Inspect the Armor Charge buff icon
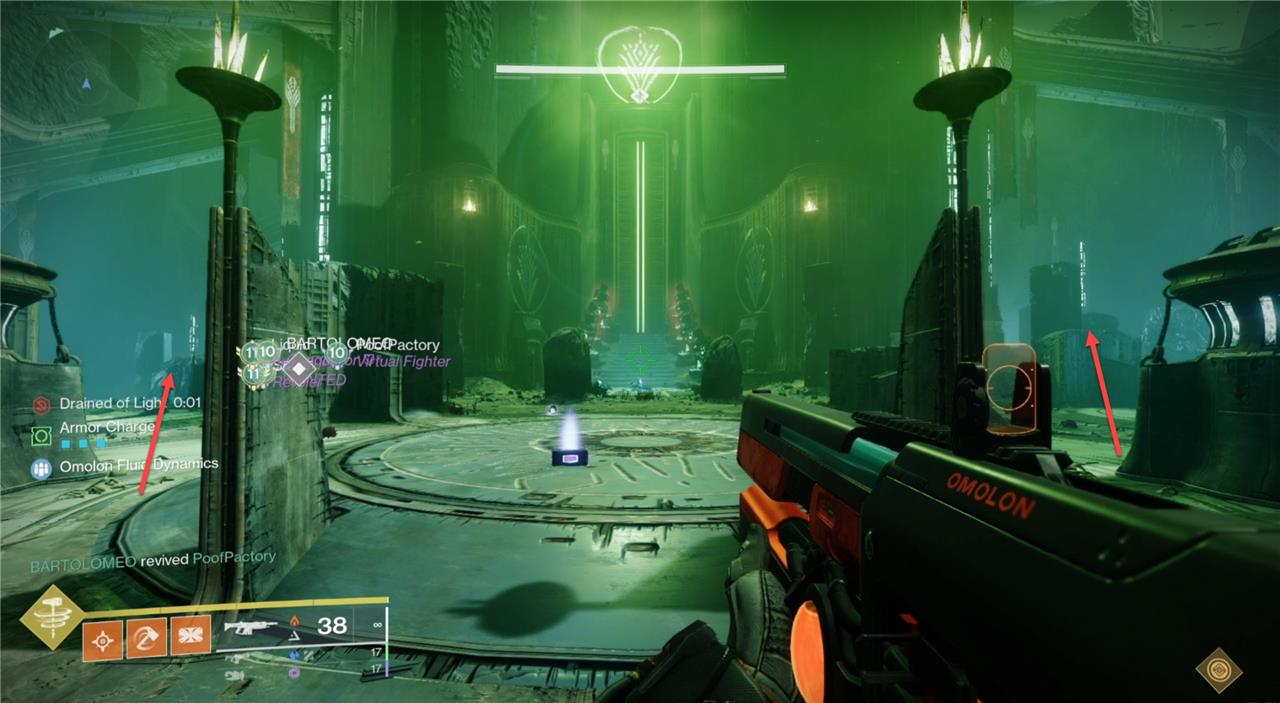The height and width of the screenshot is (703, 1280). pos(41,436)
